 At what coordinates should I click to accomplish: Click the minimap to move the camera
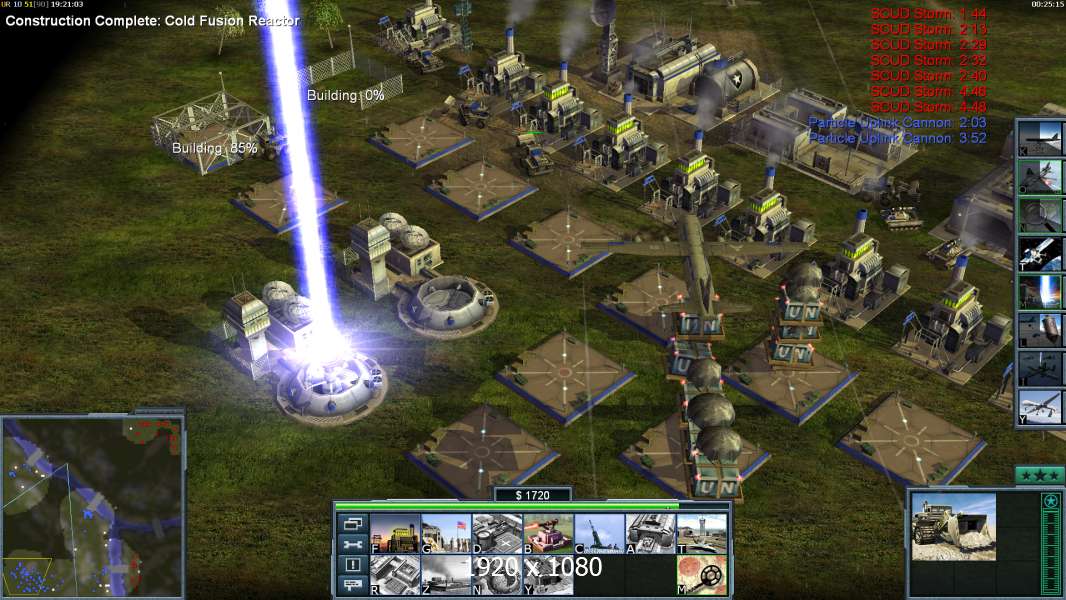click(92, 507)
